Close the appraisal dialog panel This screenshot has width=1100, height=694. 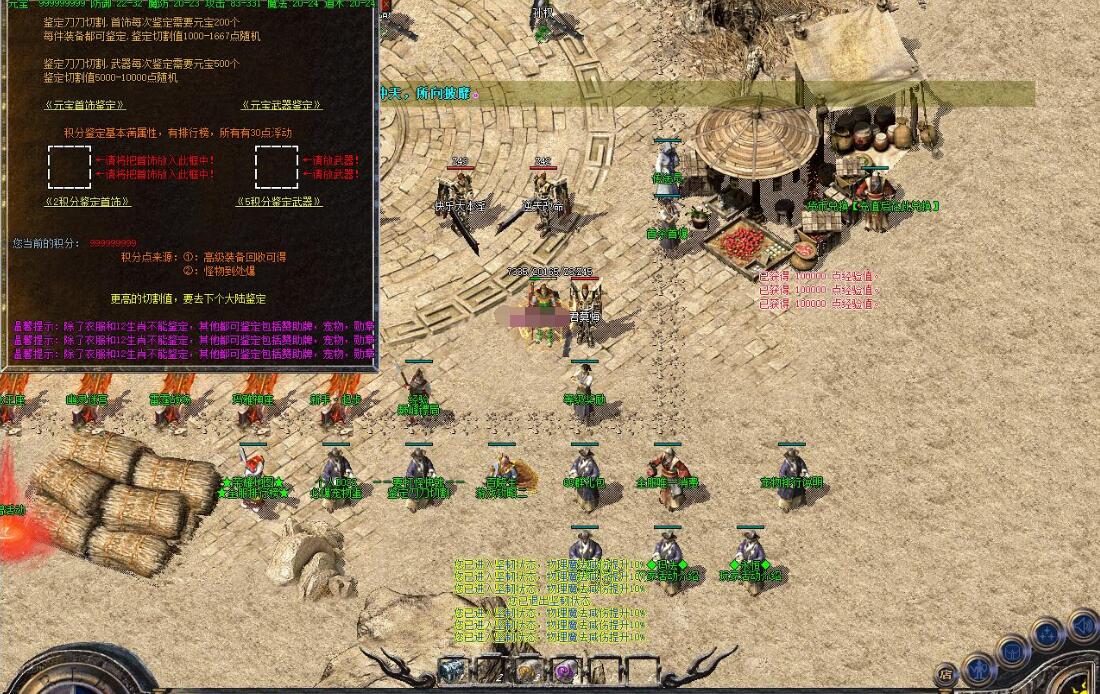[x=387, y=5]
